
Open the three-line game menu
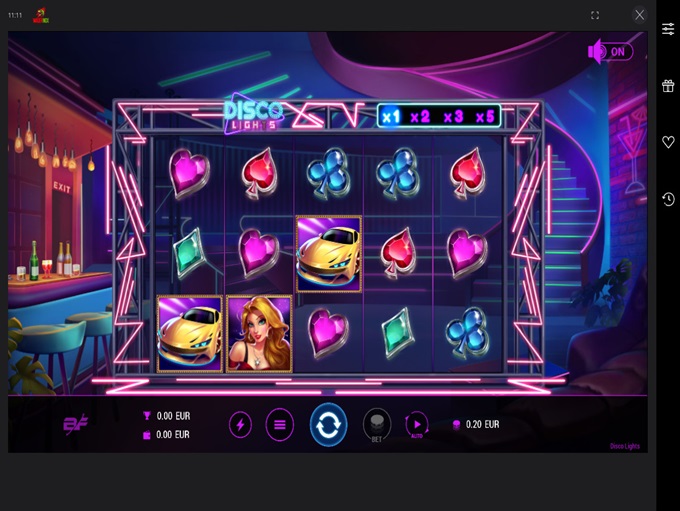tap(280, 424)
